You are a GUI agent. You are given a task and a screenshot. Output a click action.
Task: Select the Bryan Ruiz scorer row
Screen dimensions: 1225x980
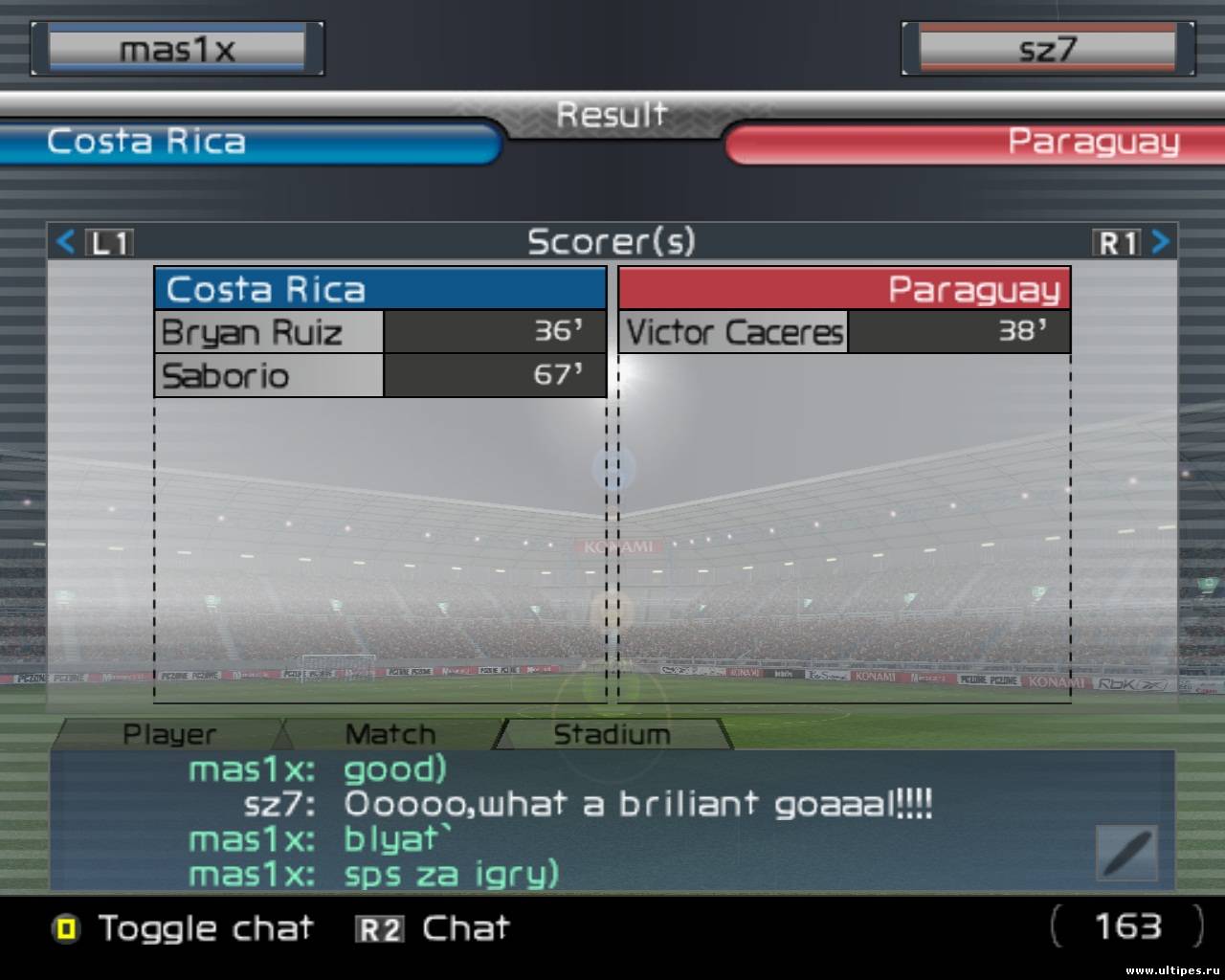pos(380,332)
